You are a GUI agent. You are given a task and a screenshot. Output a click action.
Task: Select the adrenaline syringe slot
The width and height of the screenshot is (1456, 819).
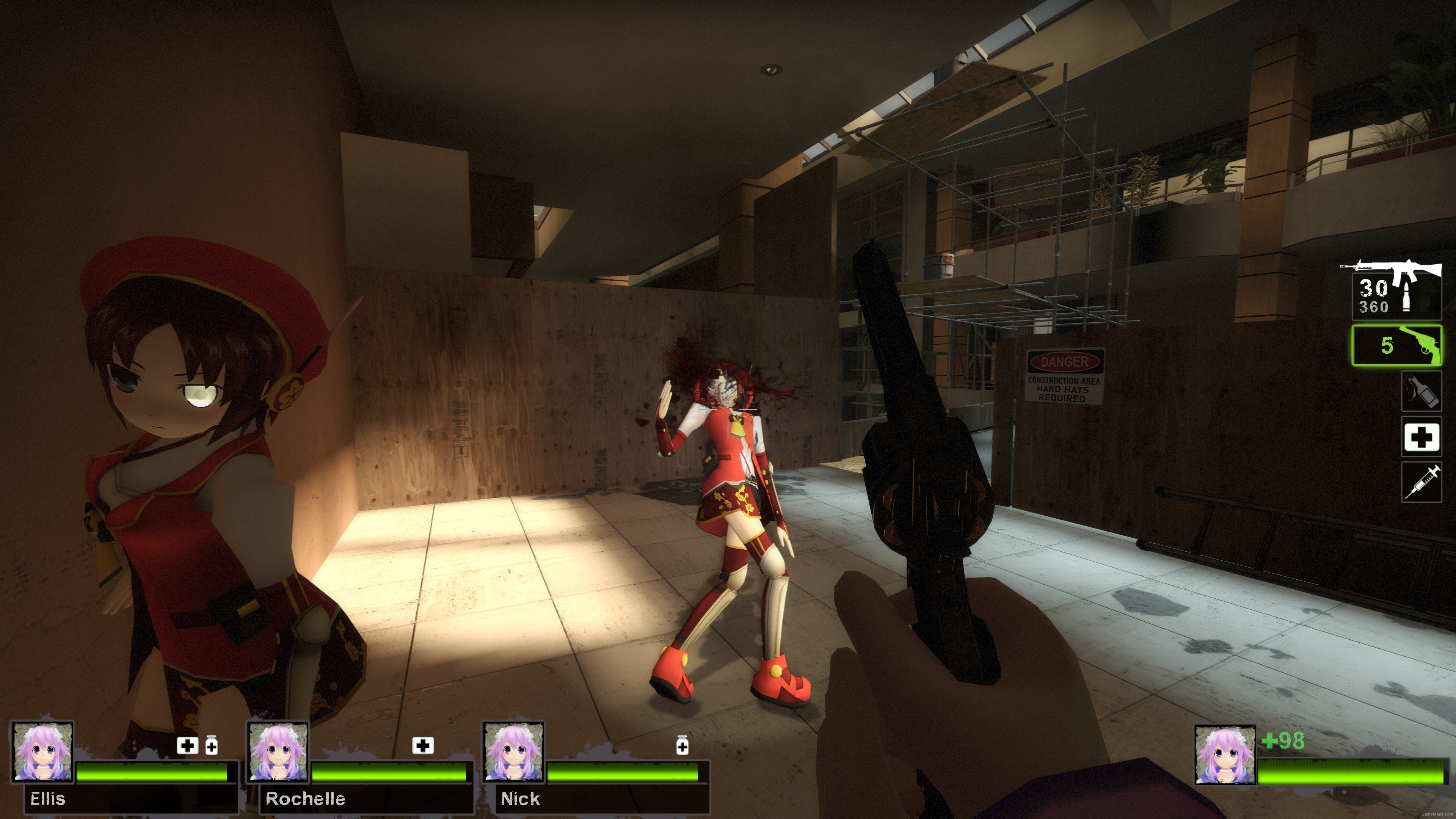[1421, 482]
